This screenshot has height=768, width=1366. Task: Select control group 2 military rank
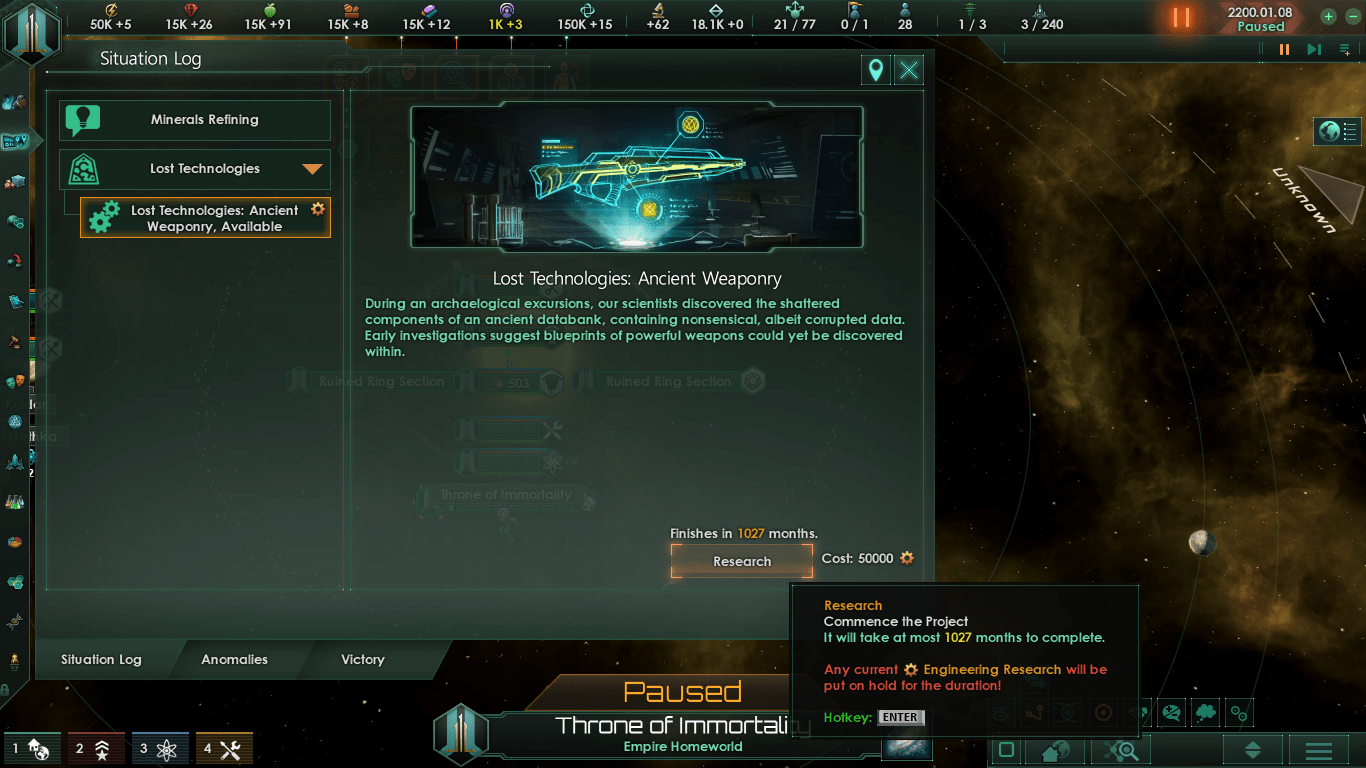(95, 749)
